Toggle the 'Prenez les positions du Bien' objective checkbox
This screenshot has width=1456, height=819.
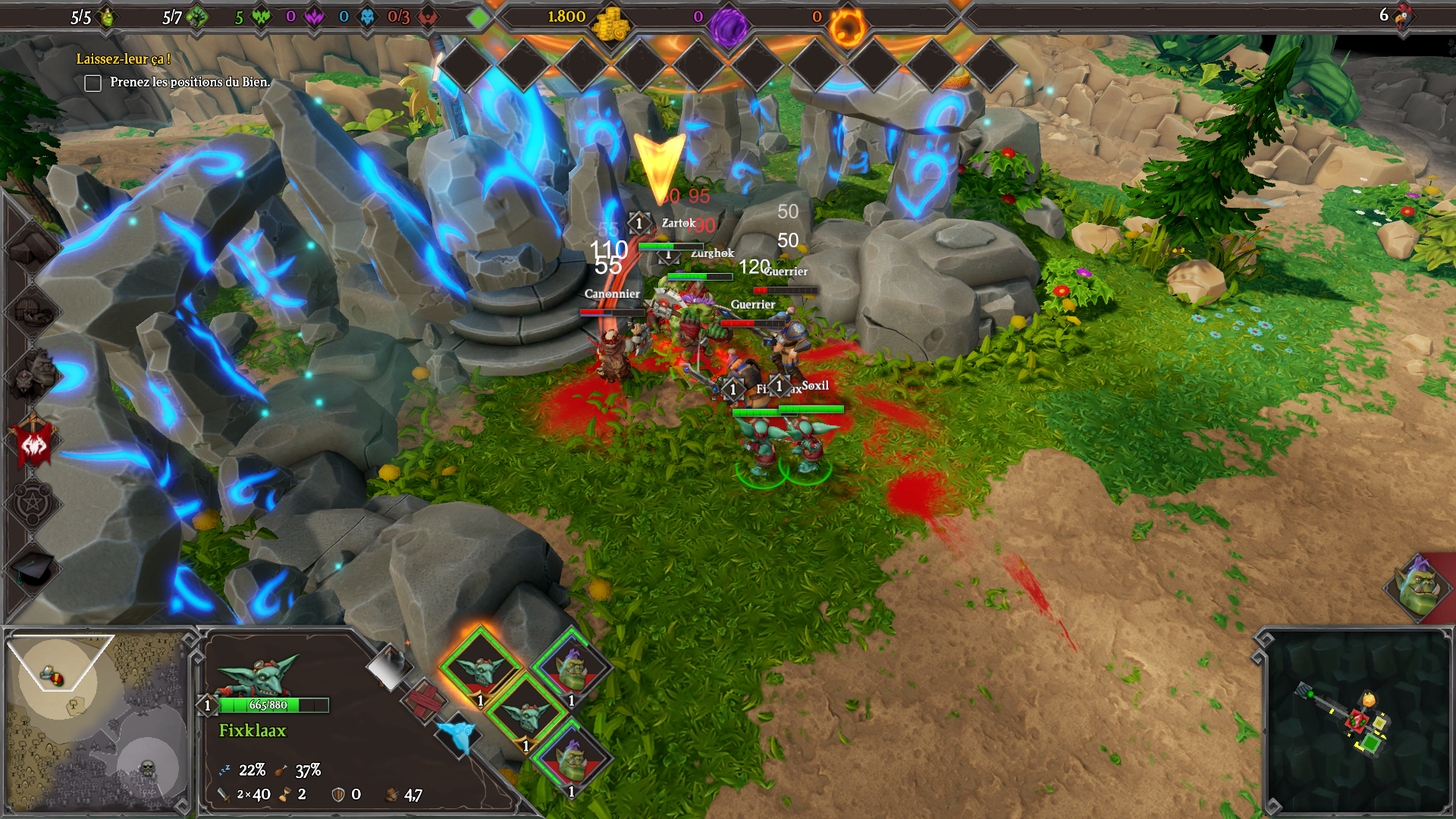pyautogui.click(x=93, y=83)
